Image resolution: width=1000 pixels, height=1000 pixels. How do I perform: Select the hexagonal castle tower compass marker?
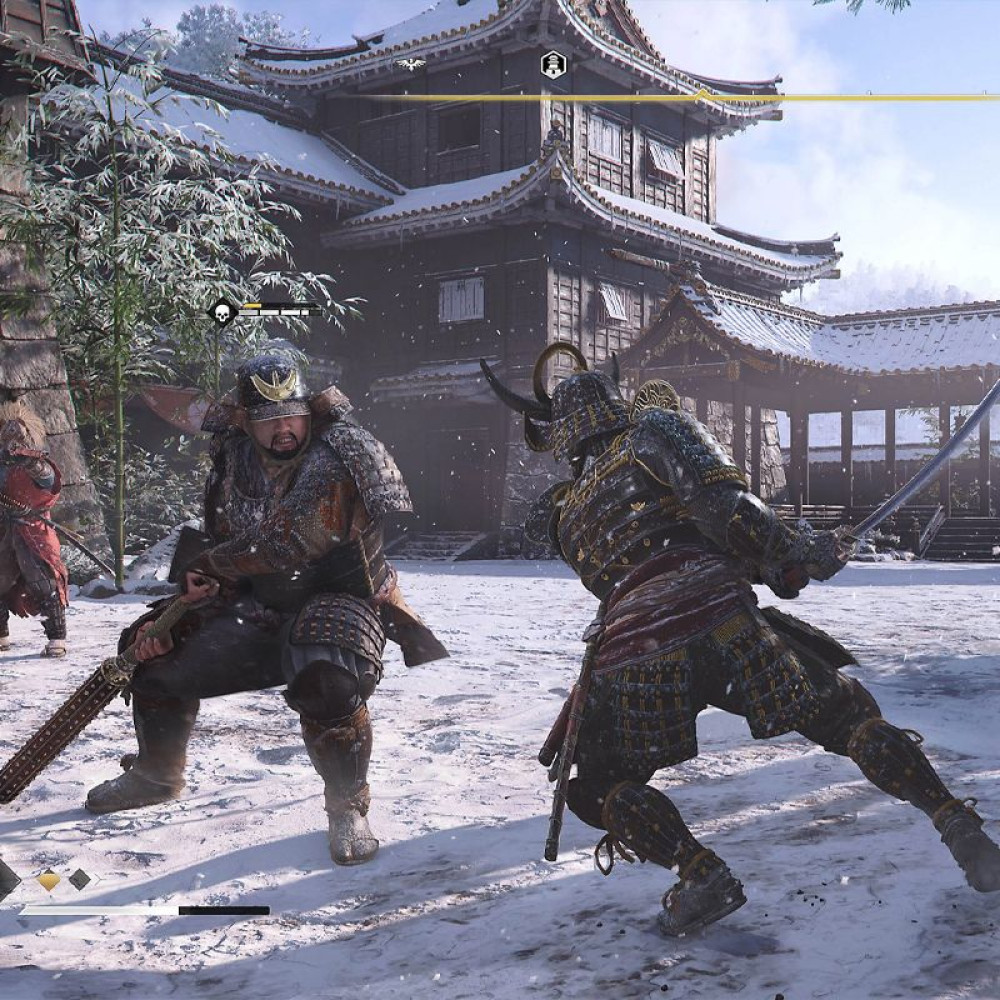tap(553, 65)
